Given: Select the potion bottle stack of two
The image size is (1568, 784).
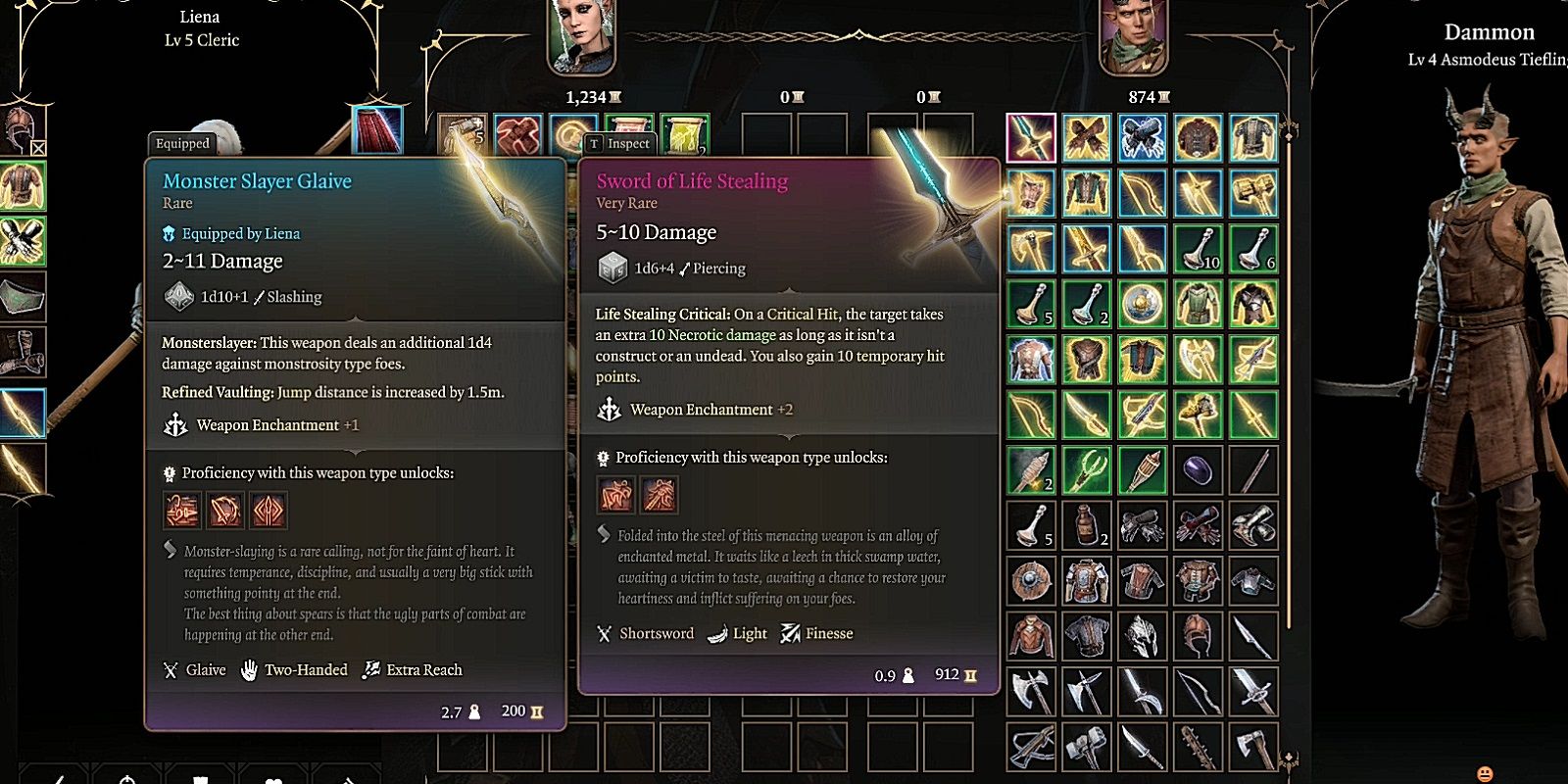Looking at the screenshot, I should click(x=1086, y=524).
